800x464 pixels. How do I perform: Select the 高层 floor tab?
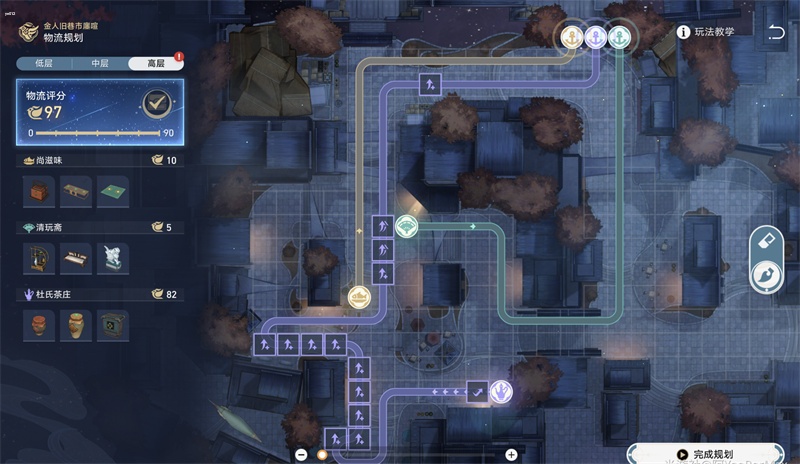click(x=156, y=63)
